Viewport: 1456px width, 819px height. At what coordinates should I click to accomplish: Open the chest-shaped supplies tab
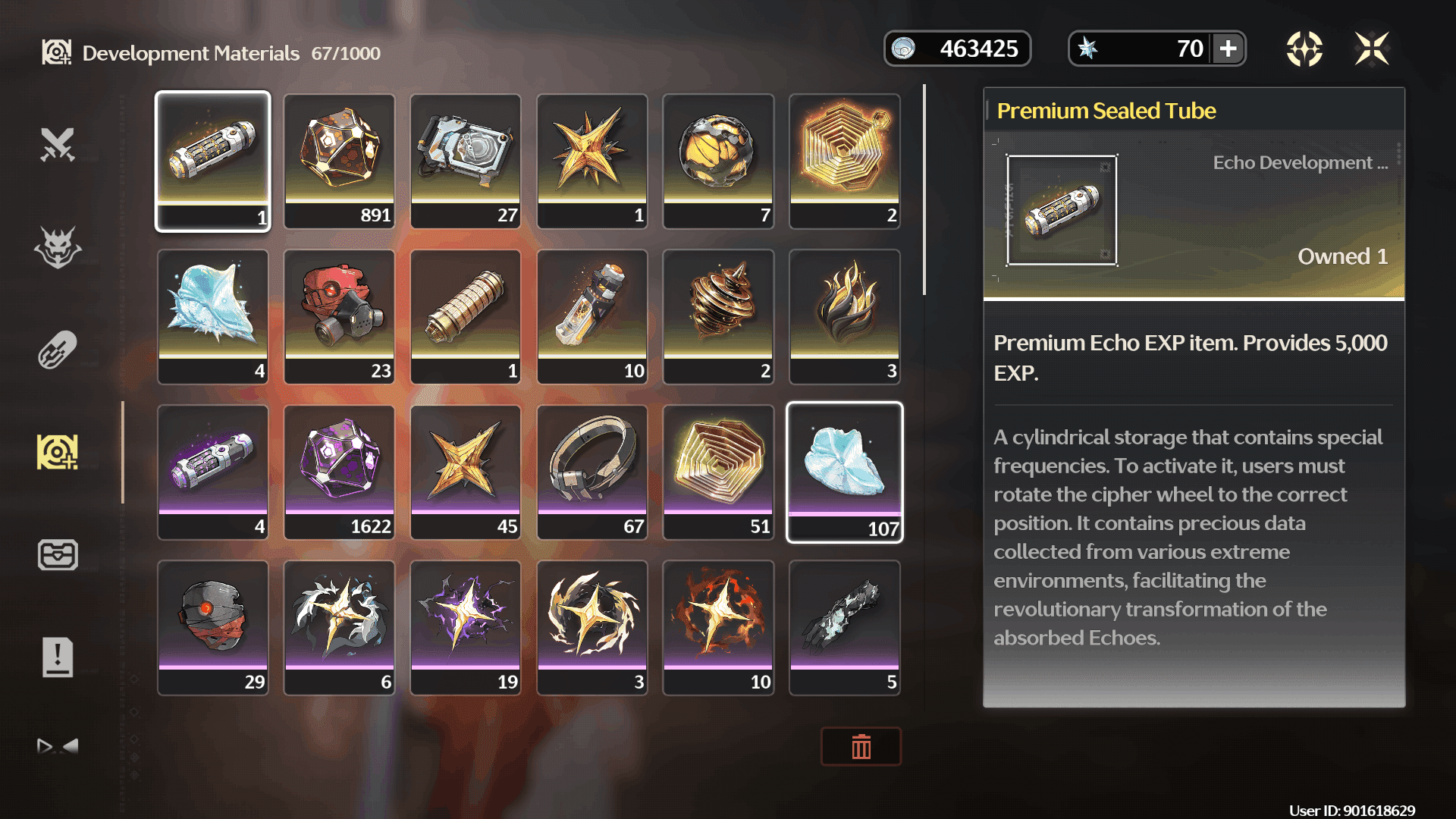[58, 554]
